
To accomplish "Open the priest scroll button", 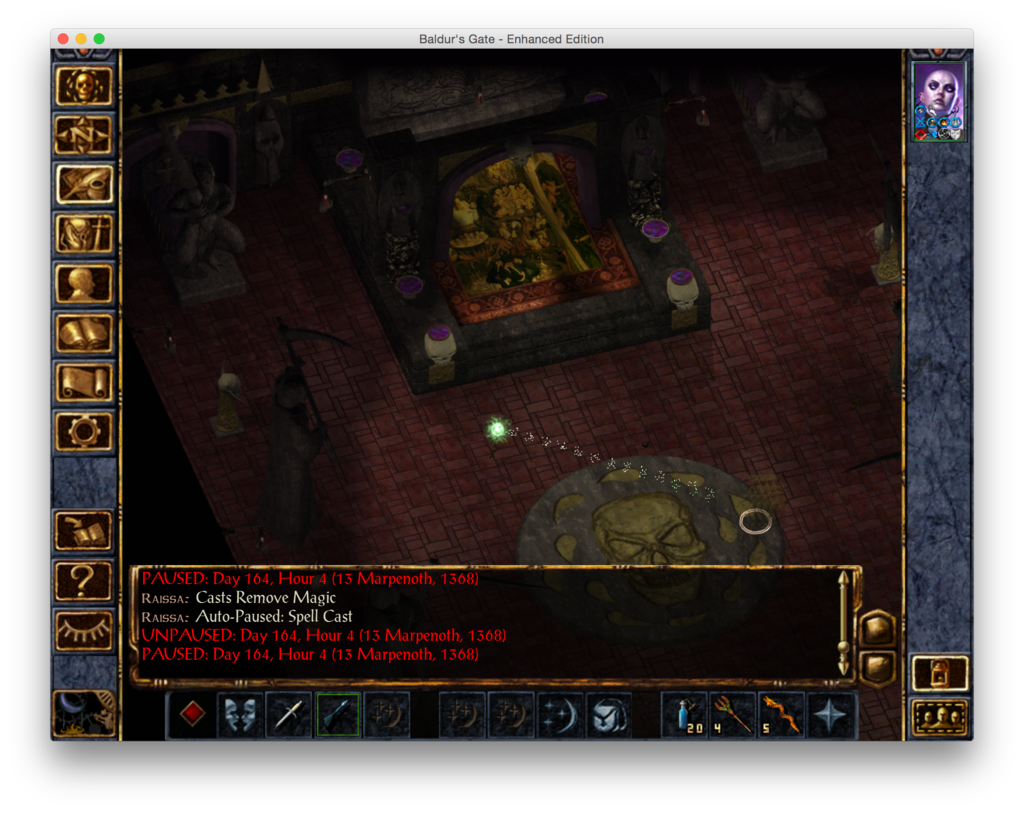I will [83, 382].
